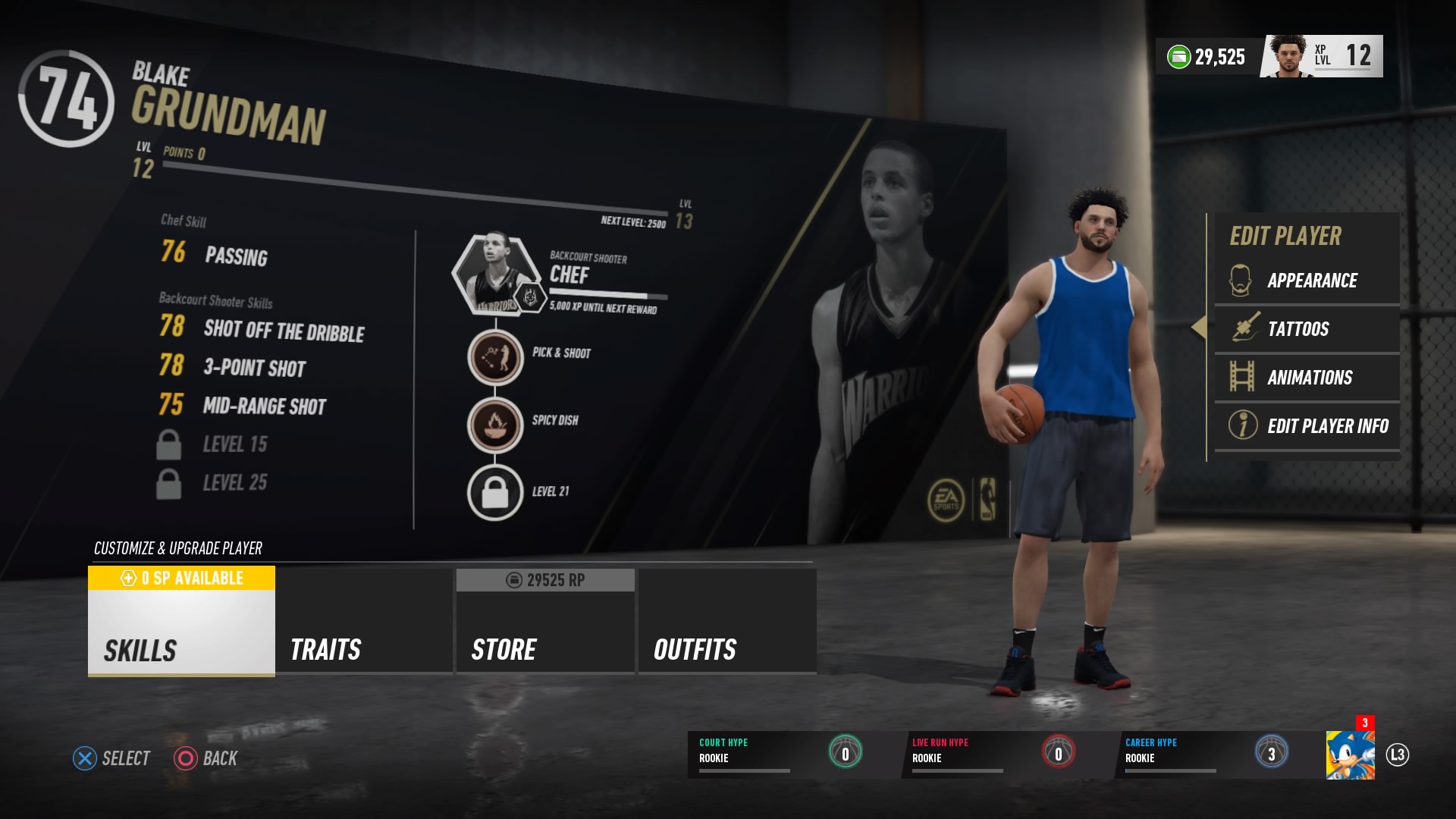This screenshot has width=1456, height=819.
Task: Switch to the Outfits tab
Action: [x=726, y=649]
